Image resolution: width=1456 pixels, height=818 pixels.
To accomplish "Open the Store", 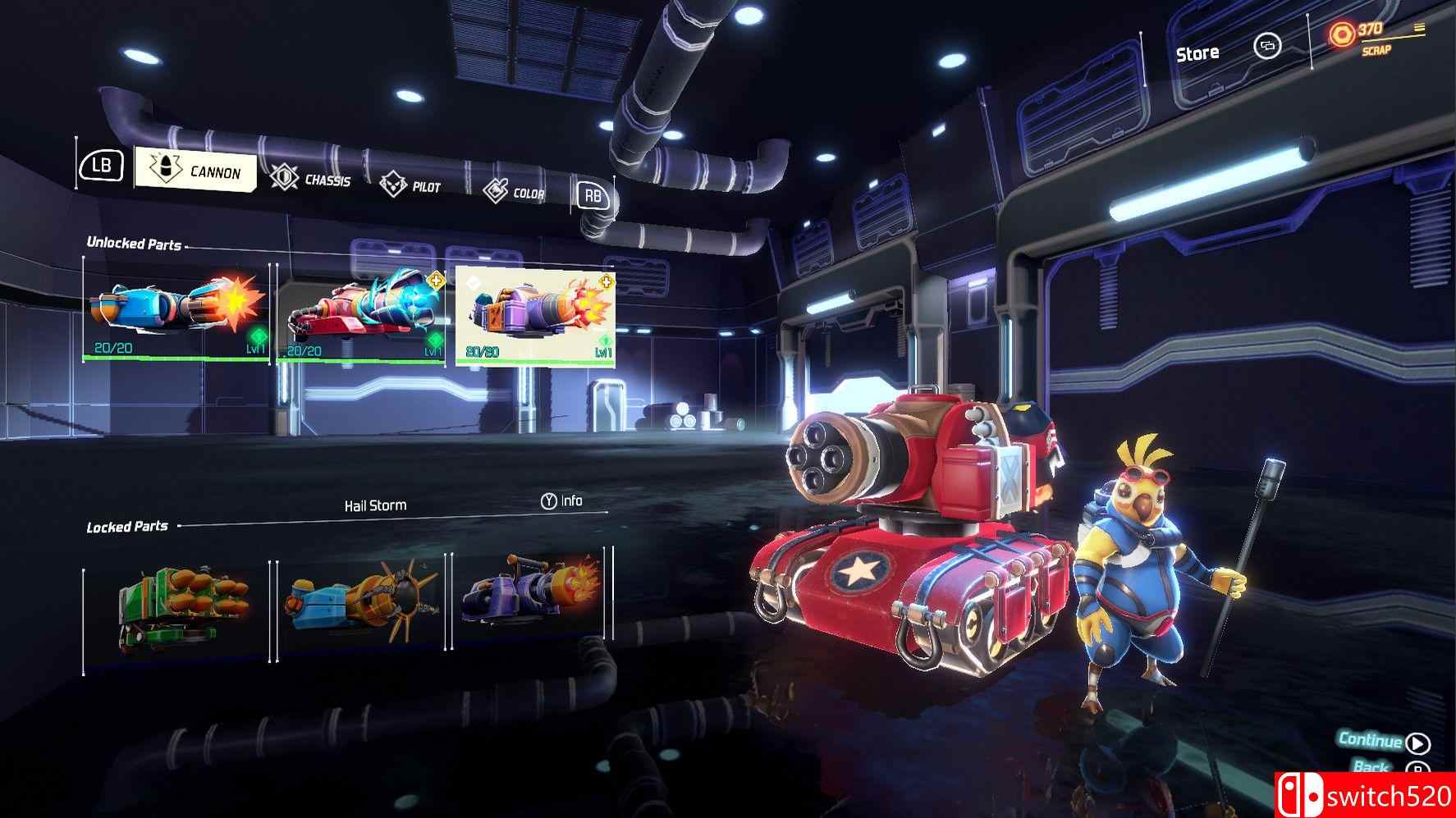I will (x=1197, y=53).
